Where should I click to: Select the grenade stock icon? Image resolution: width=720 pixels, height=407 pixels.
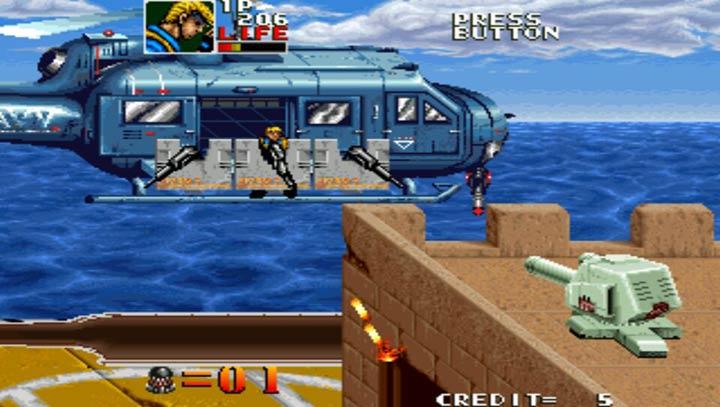click(161, 380)
